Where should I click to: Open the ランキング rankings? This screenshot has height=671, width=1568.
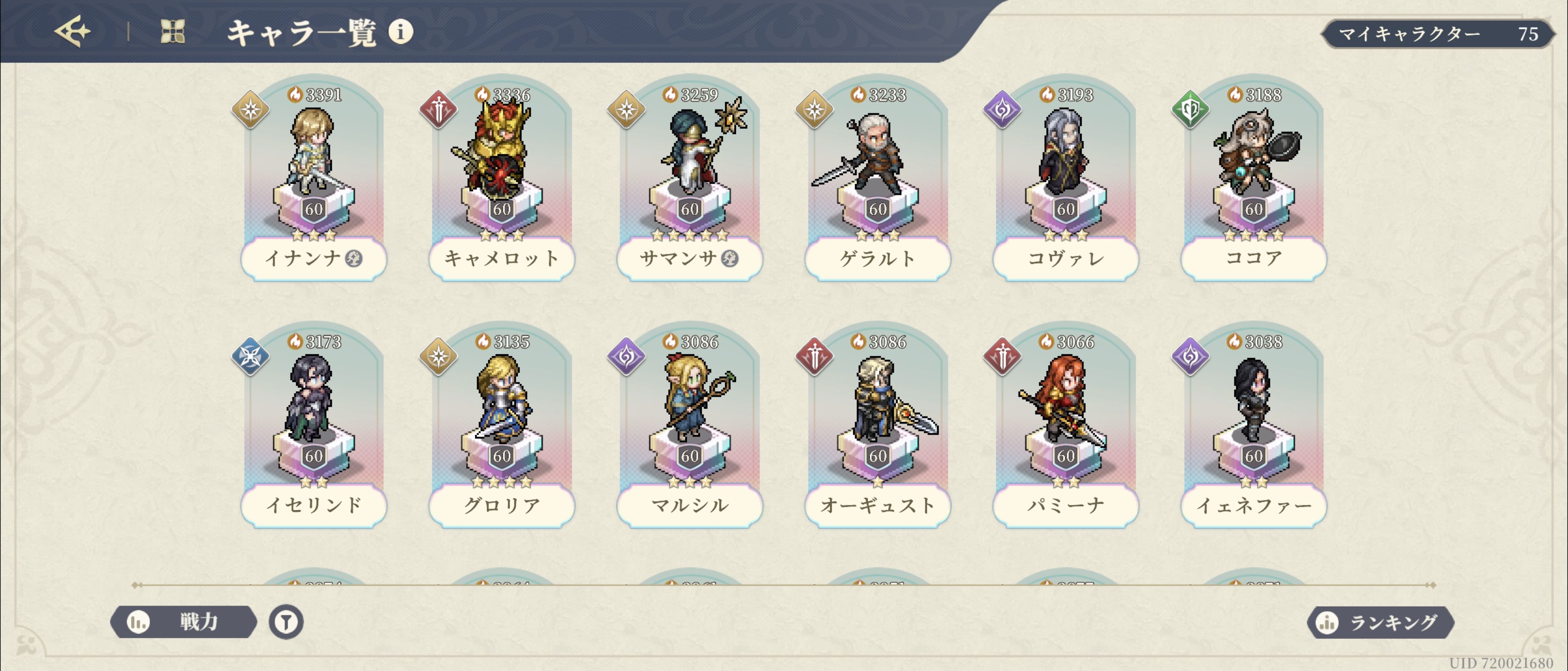(1381, 622)
